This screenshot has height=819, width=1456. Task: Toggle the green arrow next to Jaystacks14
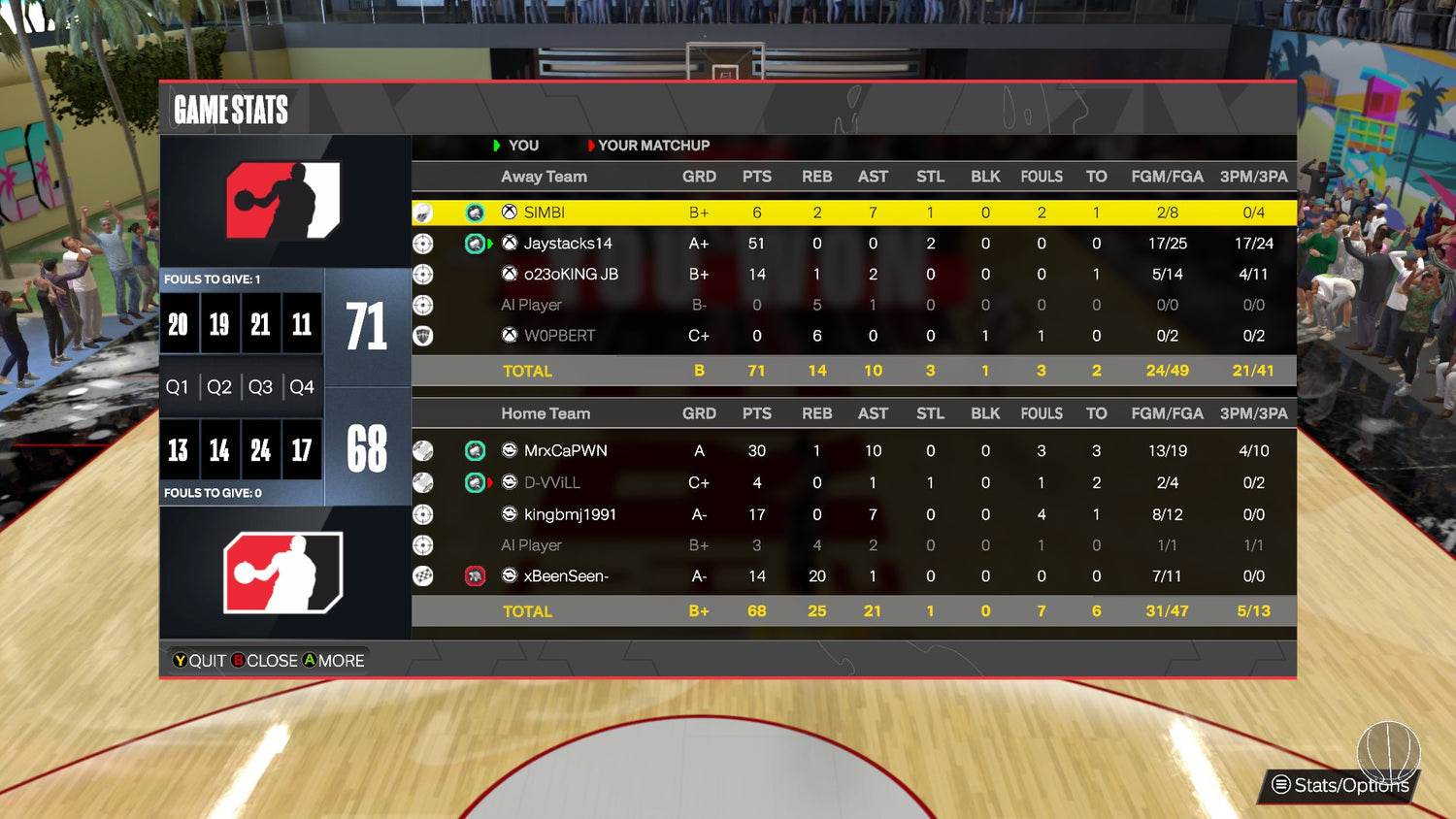coord(489,243)
